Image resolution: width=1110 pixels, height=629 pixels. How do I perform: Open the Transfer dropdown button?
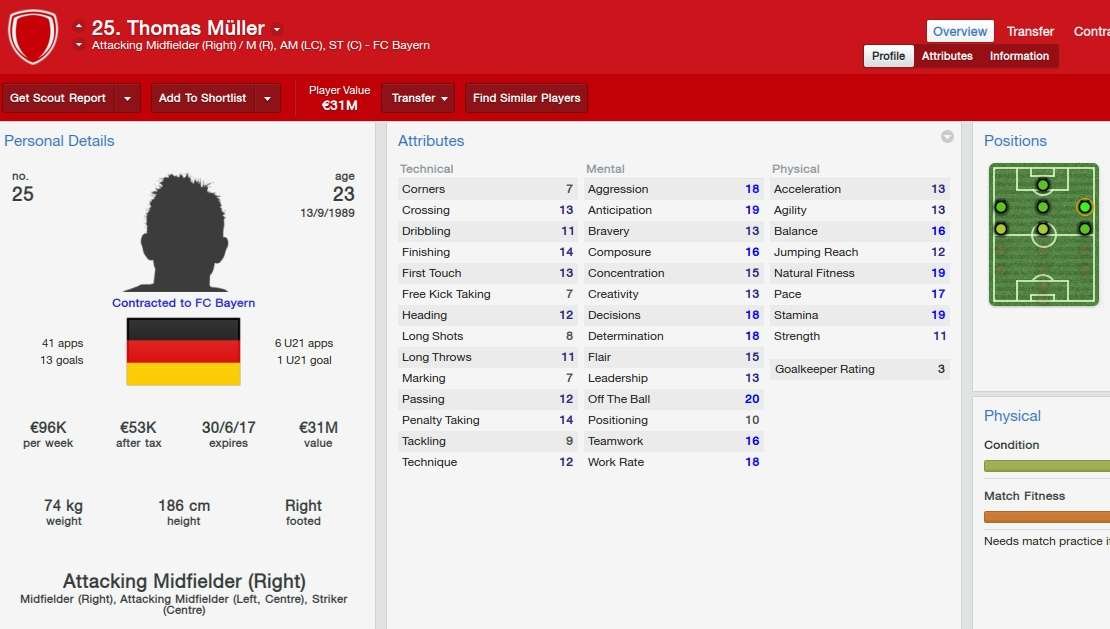click(x=419, y=98)
